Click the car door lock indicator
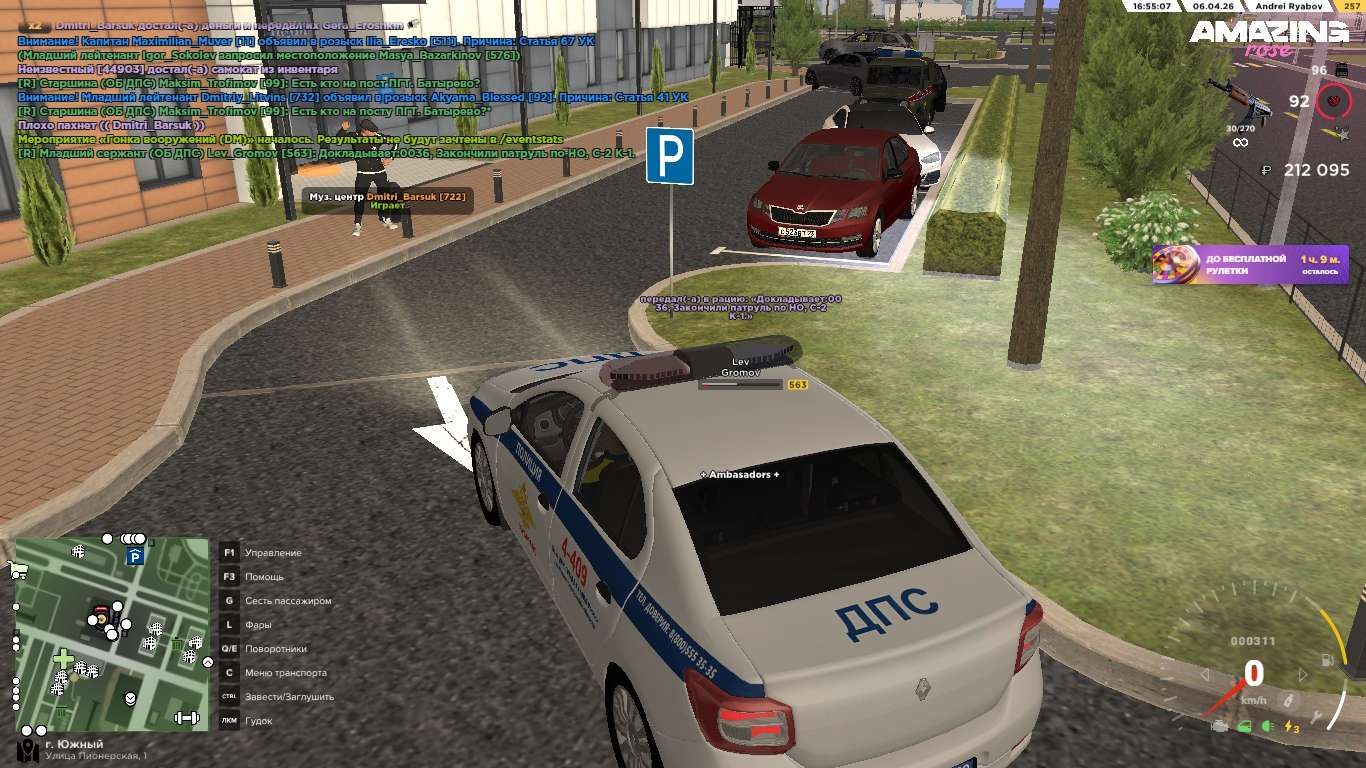The image size is (1366, 768). coord(1244,727)
